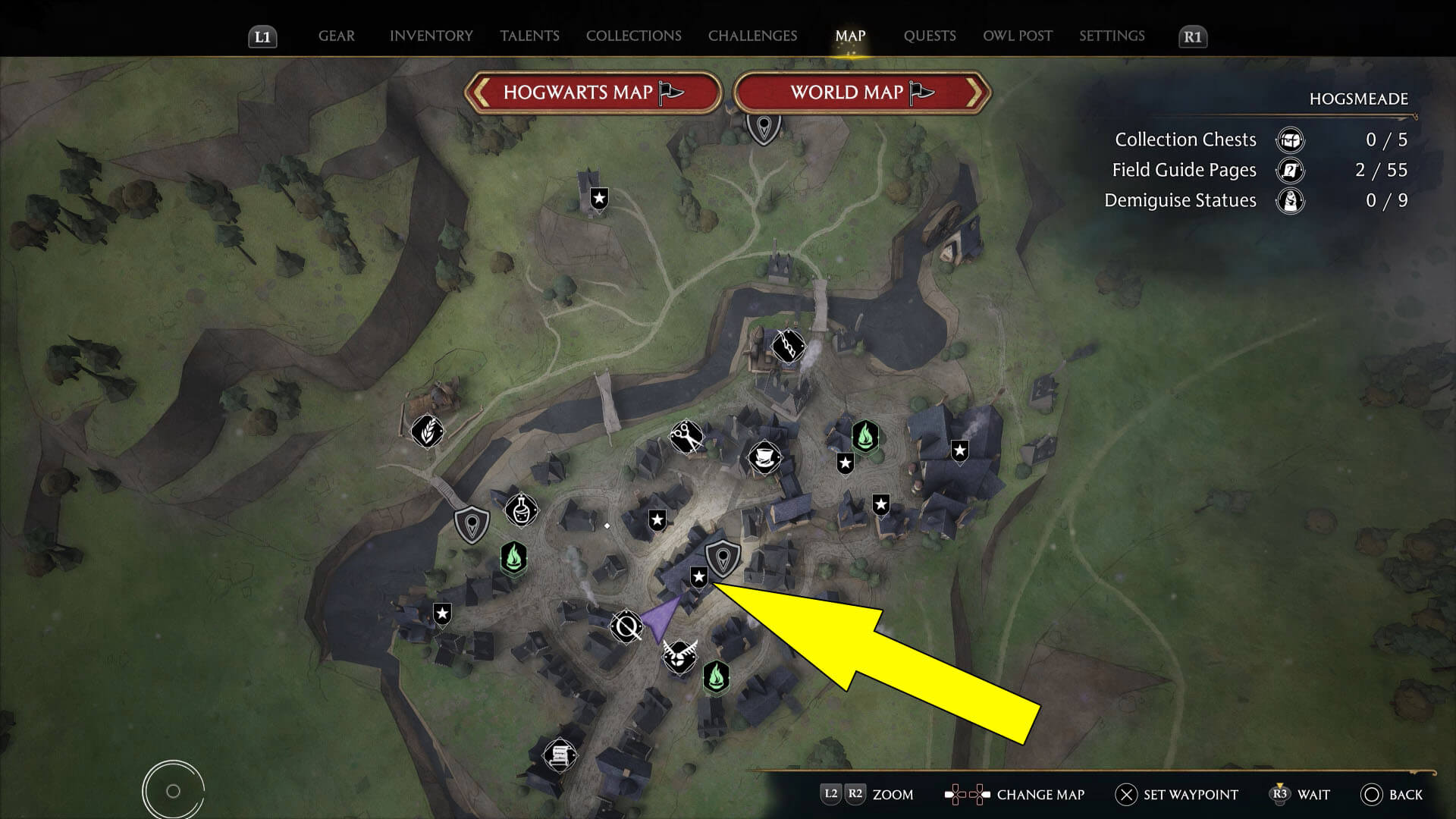
Task: Select the scissors barber shop icon
Action: (686, 436)
